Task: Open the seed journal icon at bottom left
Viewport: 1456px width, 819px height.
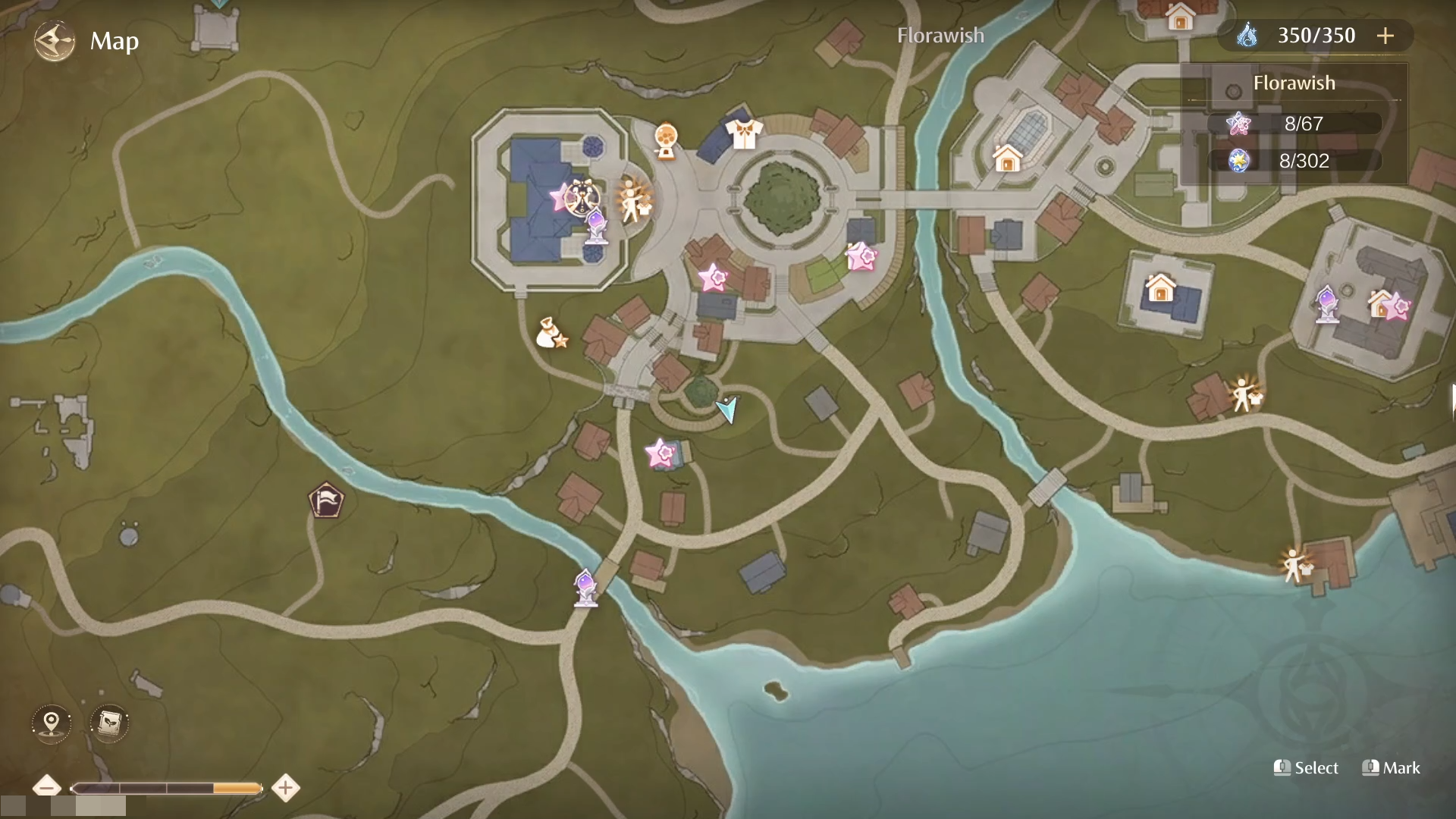Action: click(x=108, y=723)
